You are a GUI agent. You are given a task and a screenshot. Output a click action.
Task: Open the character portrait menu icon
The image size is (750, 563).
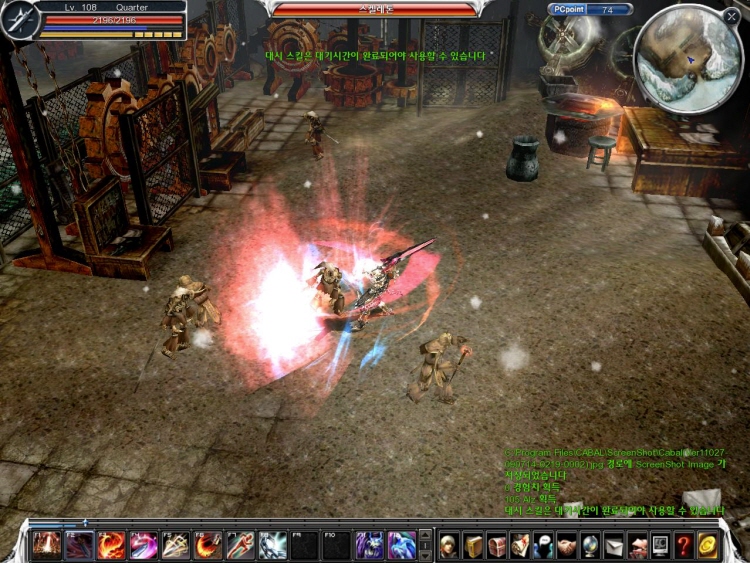[450, 545]
